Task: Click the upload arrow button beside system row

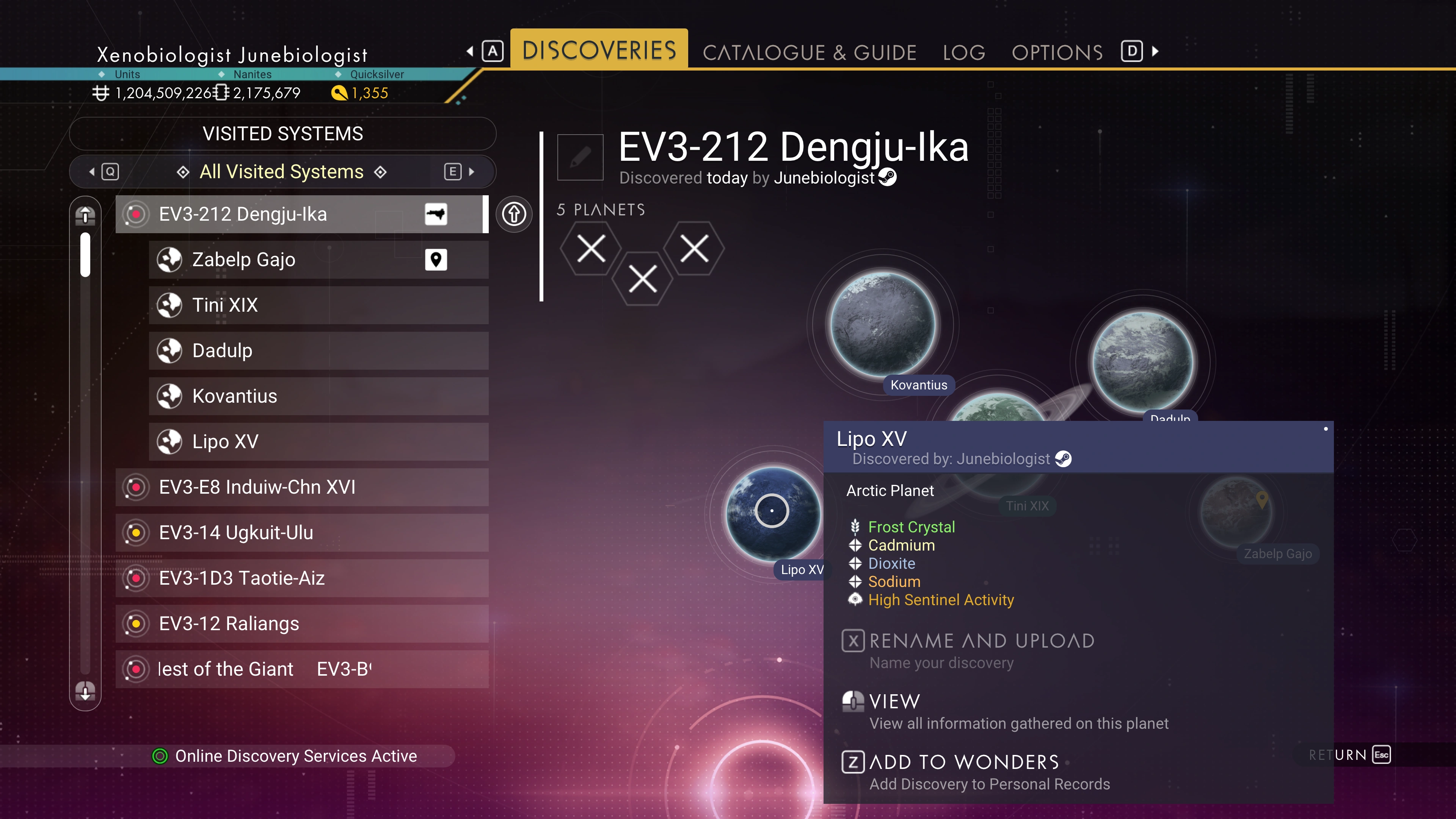Action: point(514,214)
